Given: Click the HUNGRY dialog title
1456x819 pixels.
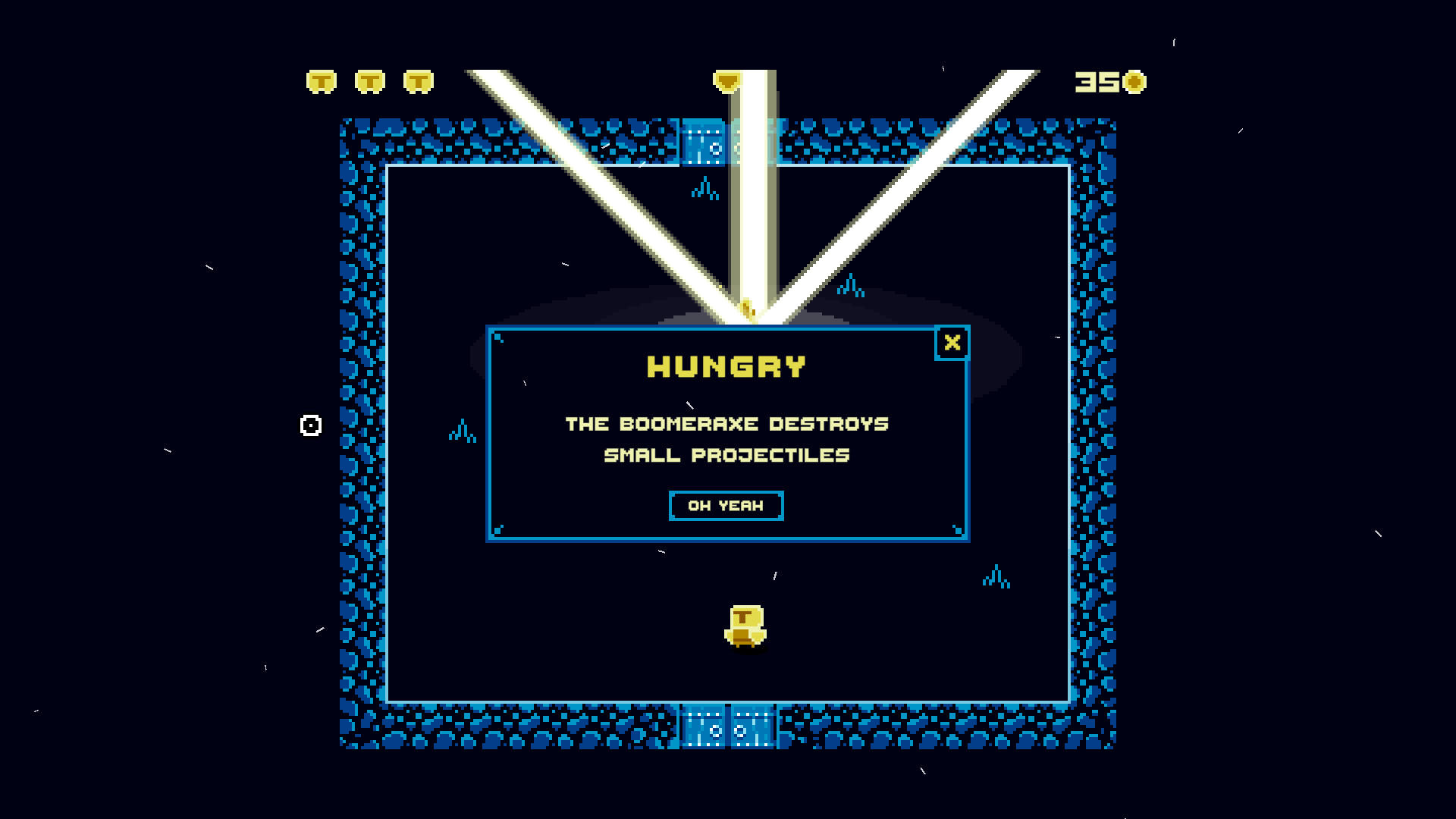Looking at the screenshot, I should click(x=725, y=366).
